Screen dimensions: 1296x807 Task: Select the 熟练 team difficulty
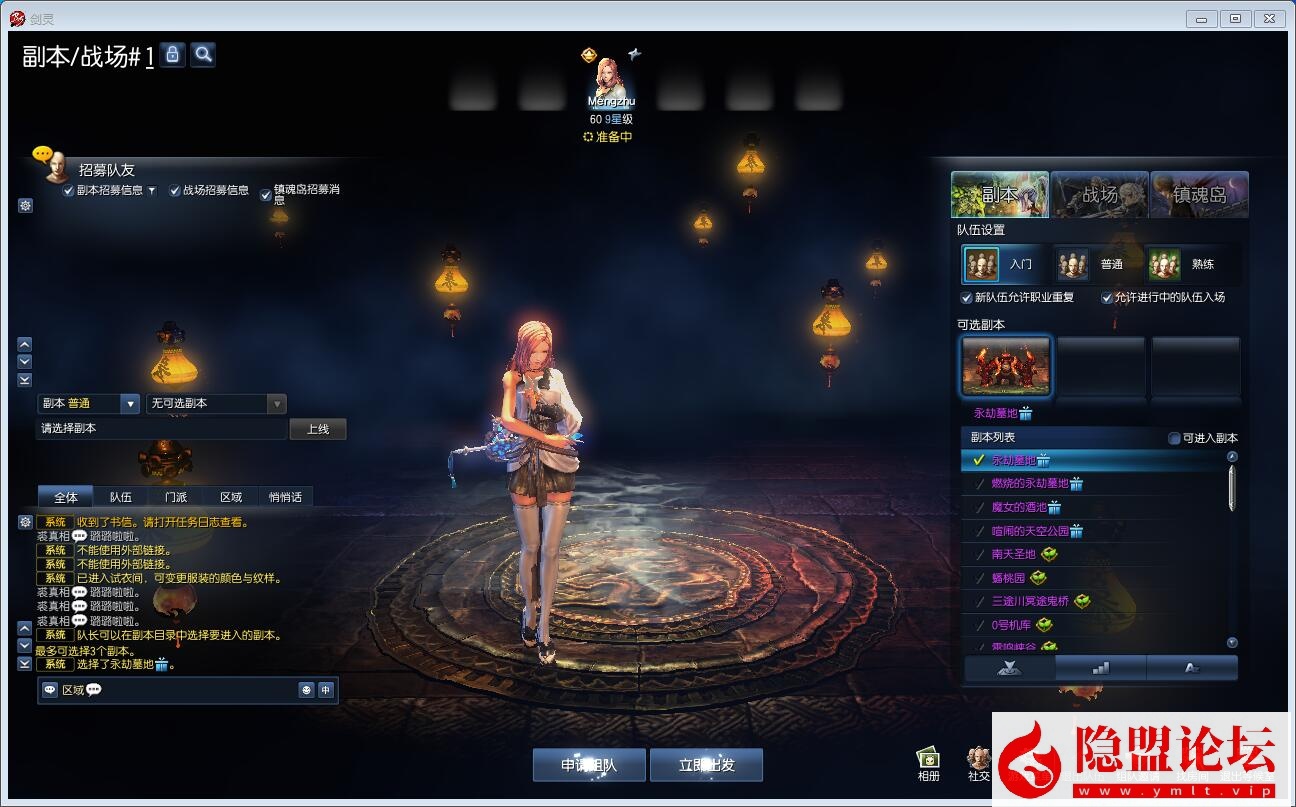pos(1188,265)
